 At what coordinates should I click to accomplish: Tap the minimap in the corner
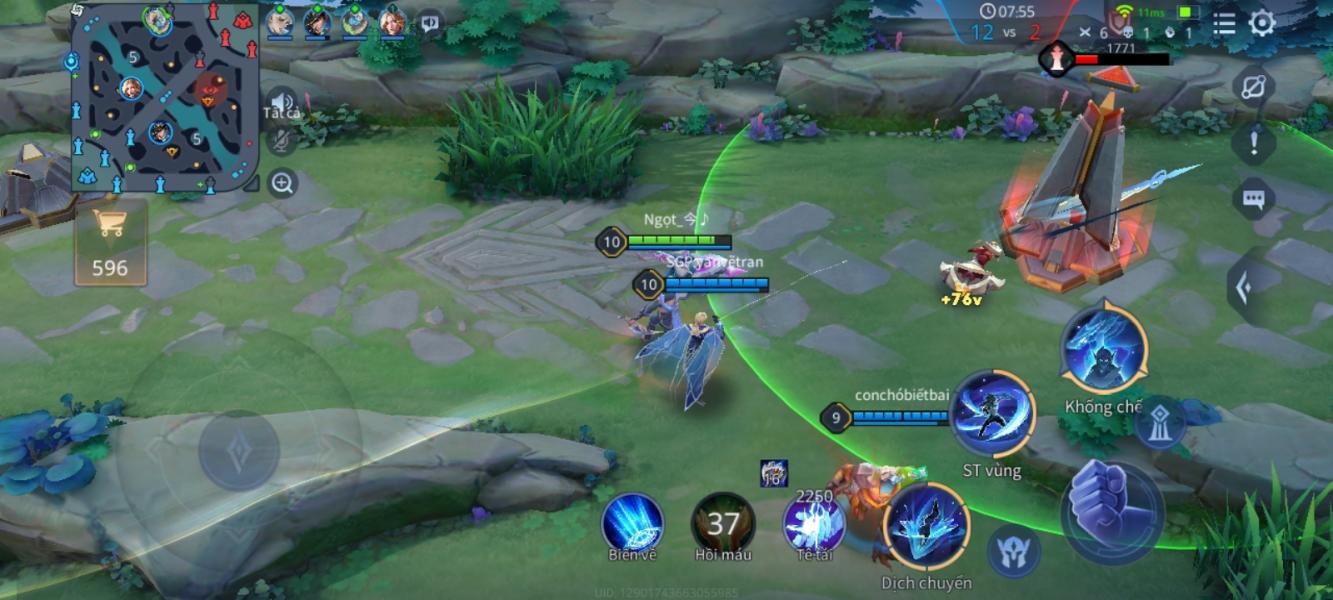[x=165, y=98]
